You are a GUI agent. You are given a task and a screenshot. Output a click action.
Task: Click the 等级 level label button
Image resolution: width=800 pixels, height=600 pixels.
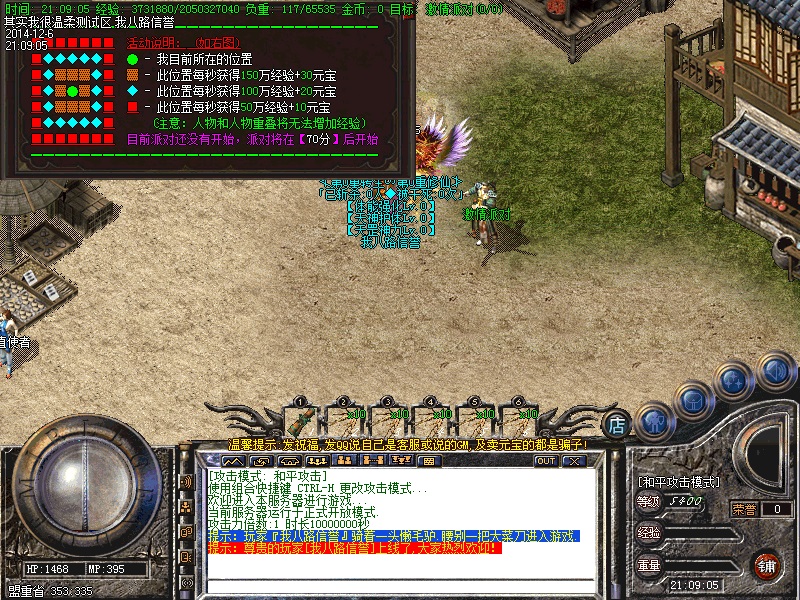(649, 501)
